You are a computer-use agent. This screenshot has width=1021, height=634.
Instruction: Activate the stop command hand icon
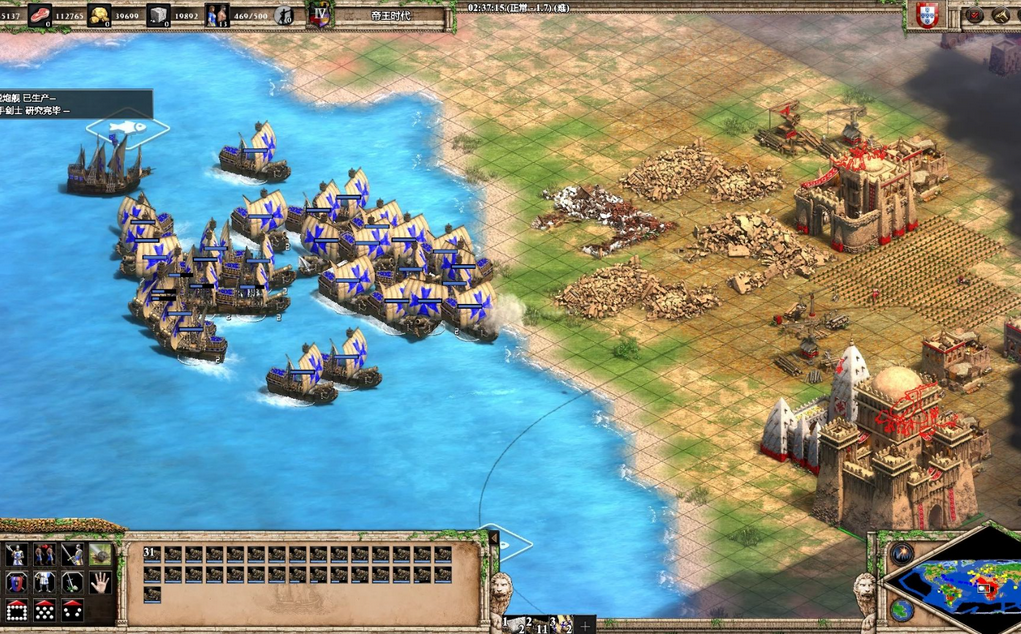100,582
